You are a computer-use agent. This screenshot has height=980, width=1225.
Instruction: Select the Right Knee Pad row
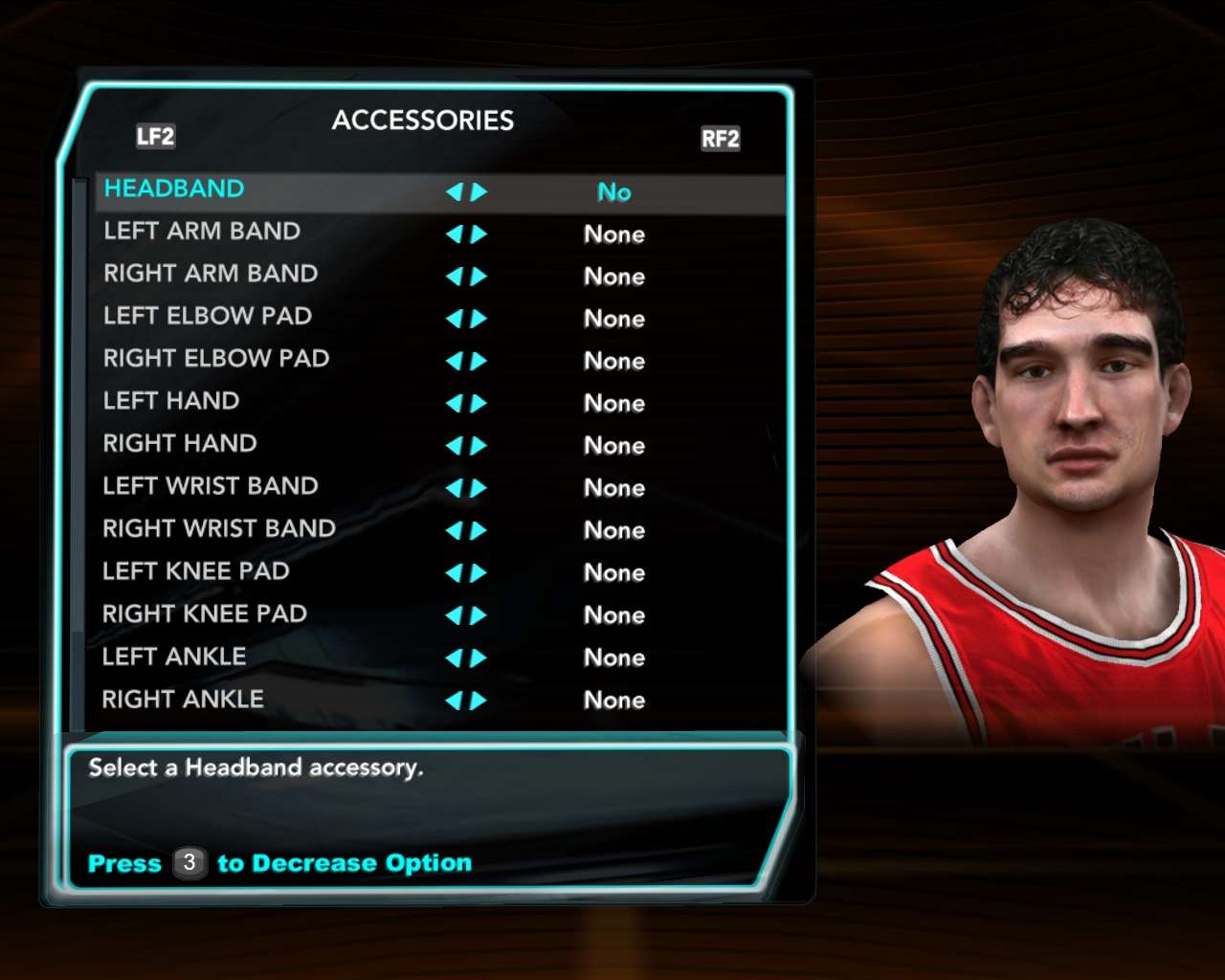click(x=205, y=613)
